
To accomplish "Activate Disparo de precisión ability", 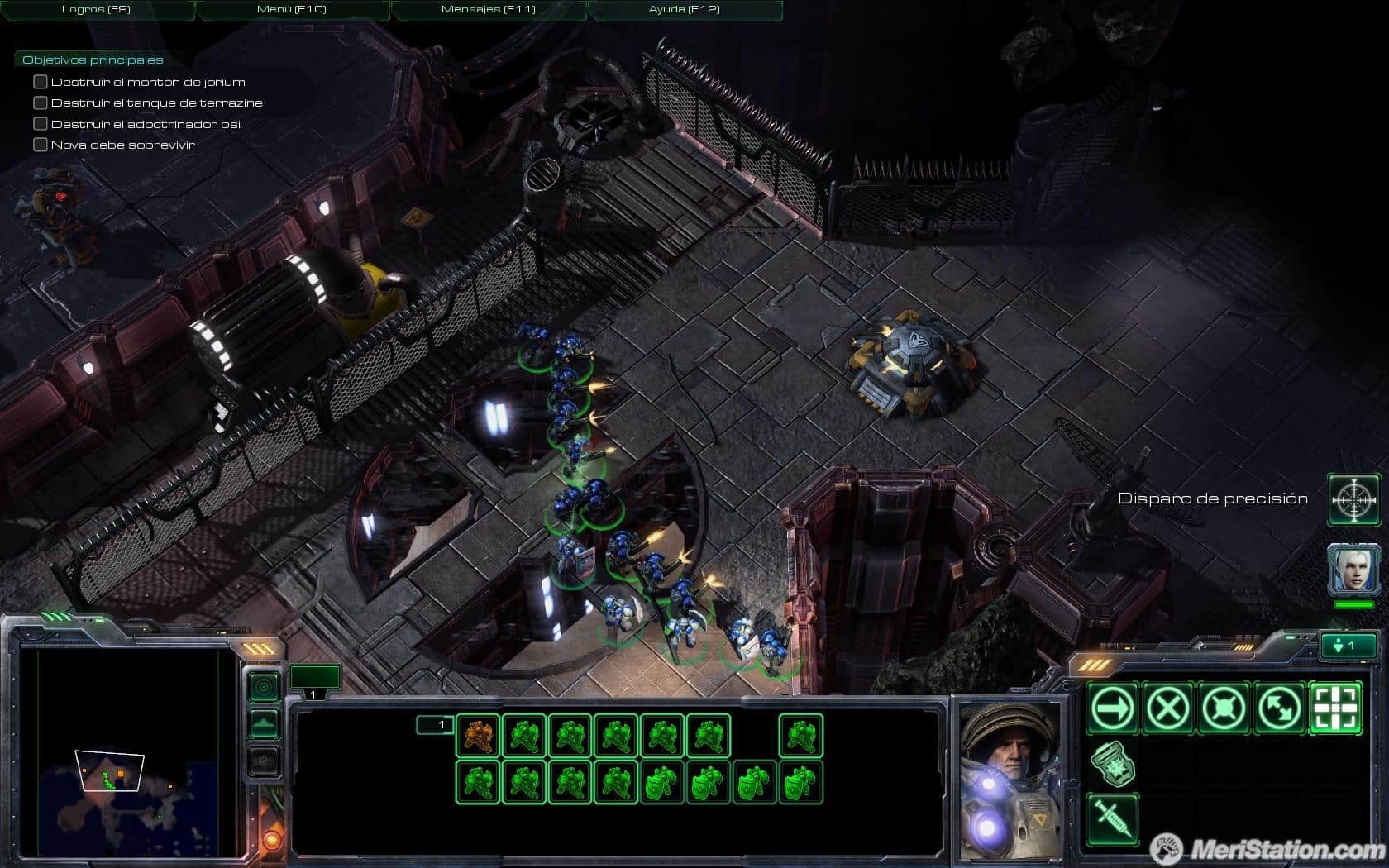I will click(x=1353, y=499).
